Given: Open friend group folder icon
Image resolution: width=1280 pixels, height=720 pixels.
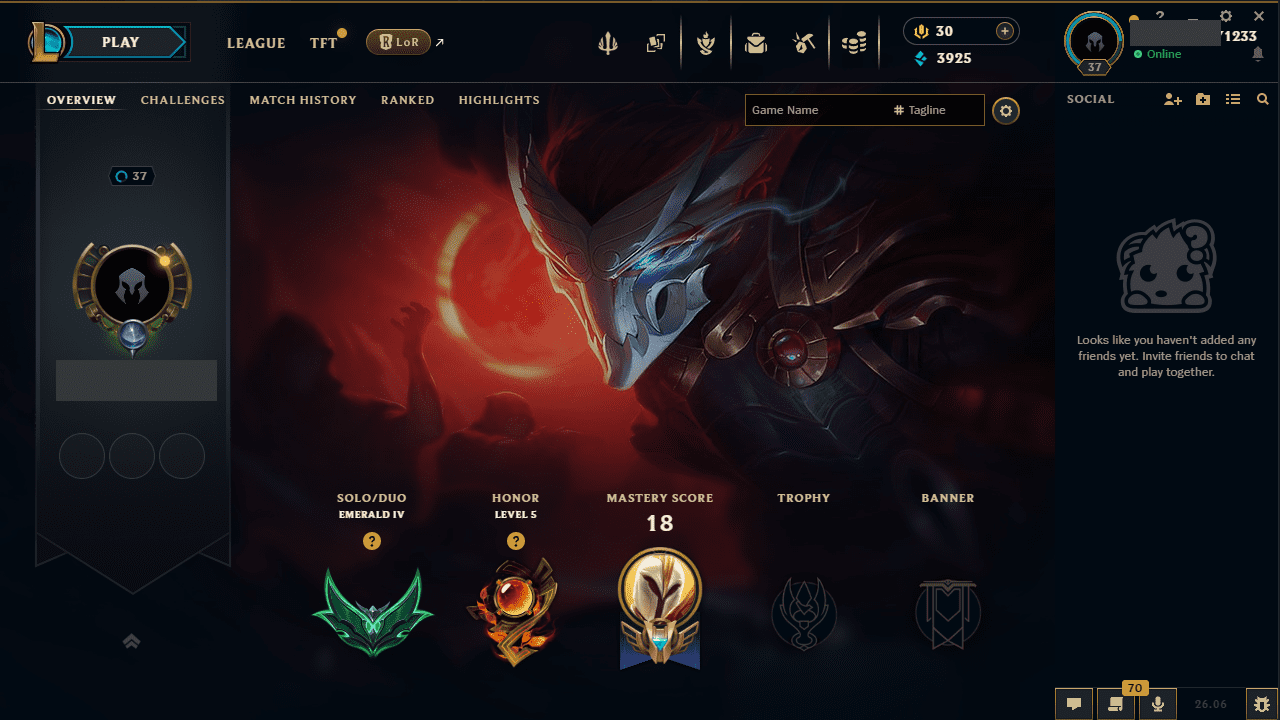Looking at the screenshot, I should 1203,99.
